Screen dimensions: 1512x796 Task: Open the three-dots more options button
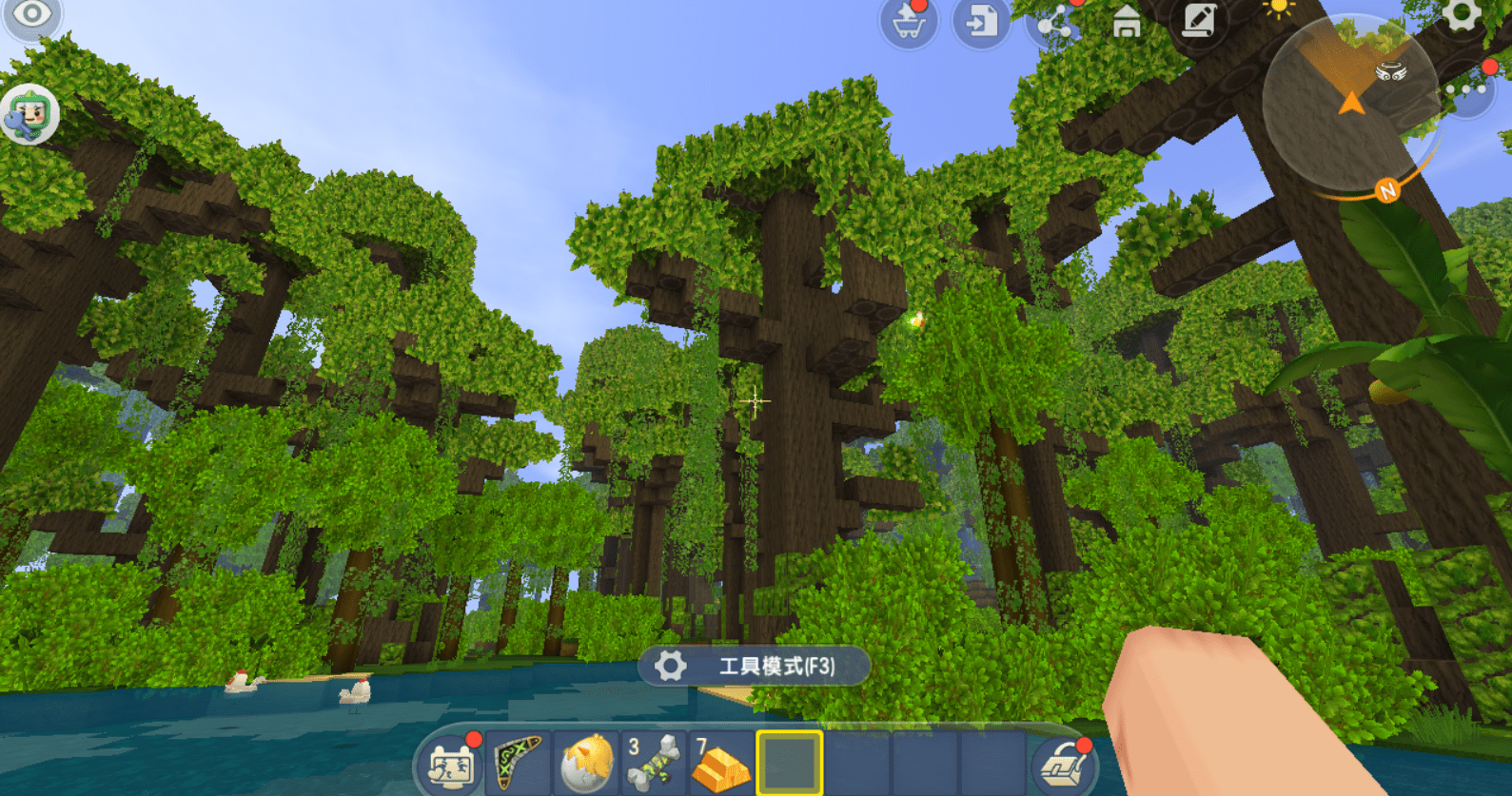point(1467,89)
